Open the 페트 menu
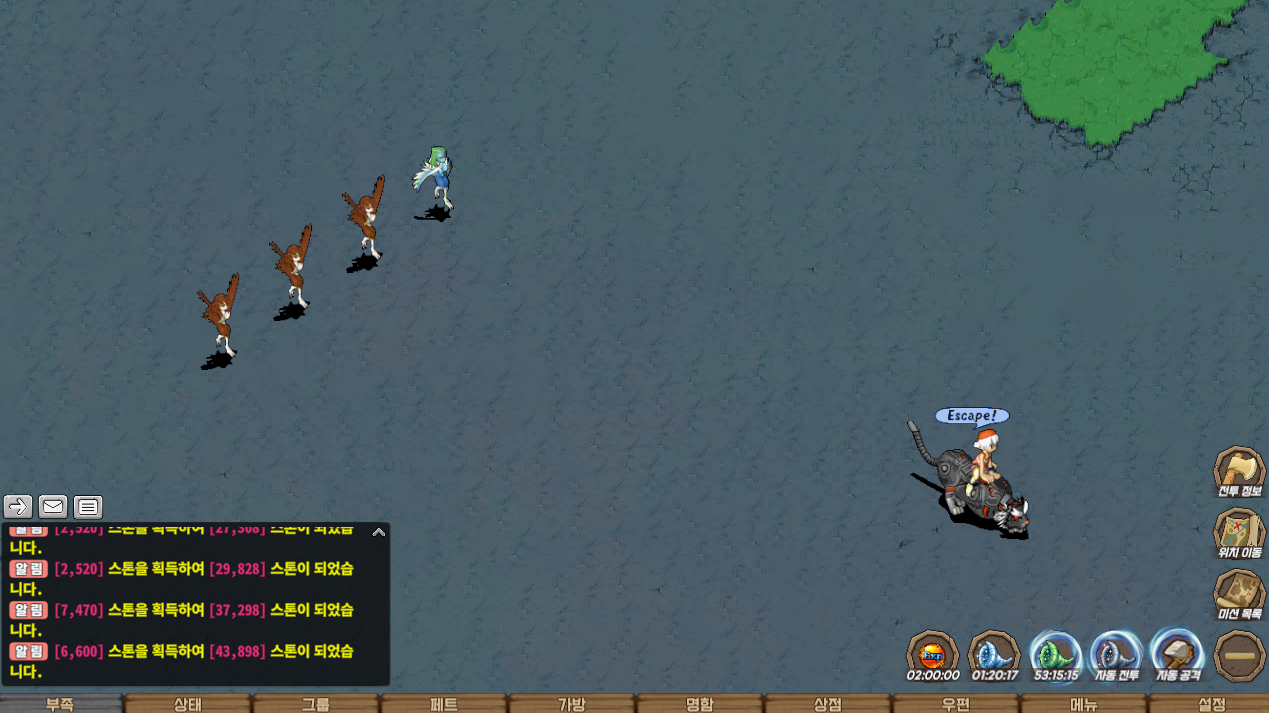 444,704
